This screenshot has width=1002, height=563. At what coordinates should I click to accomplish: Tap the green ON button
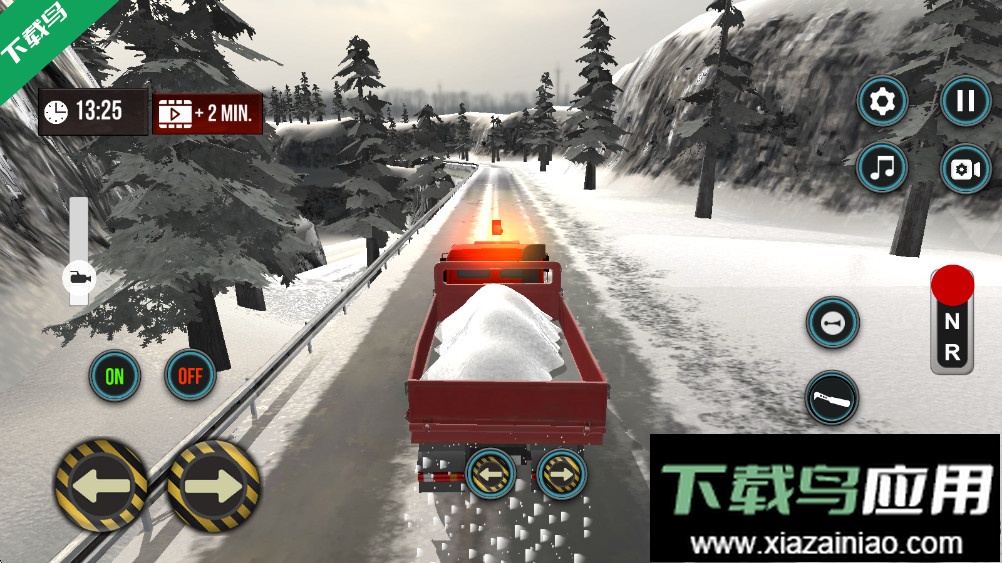115,376
